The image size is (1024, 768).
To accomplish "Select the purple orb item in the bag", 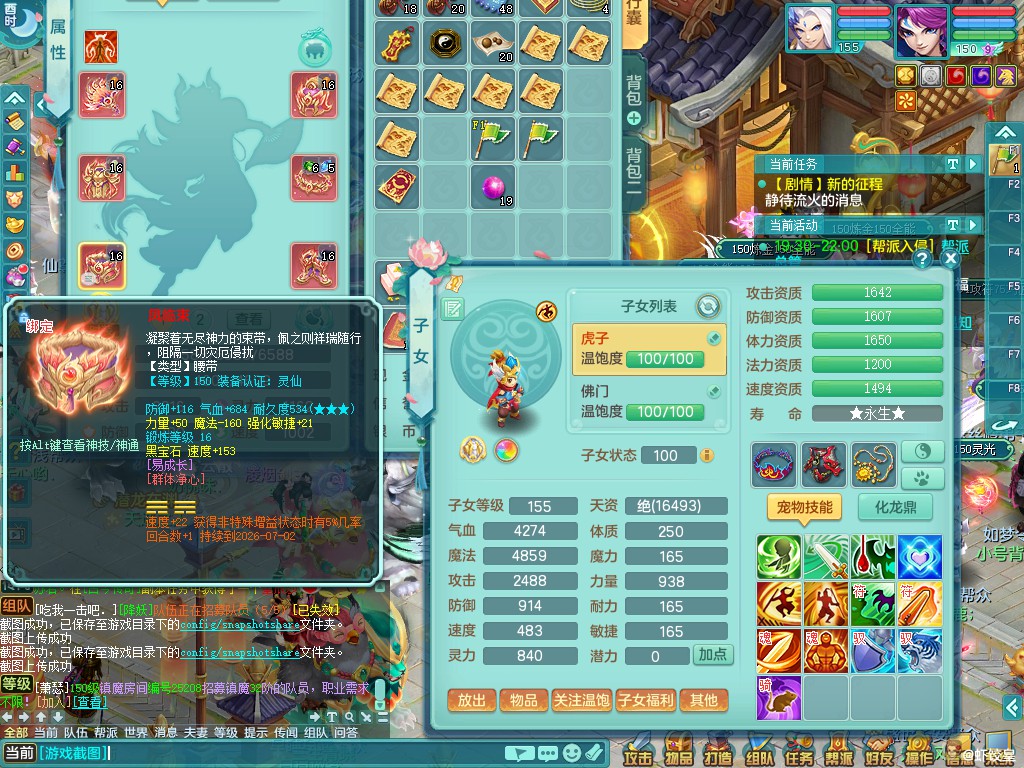I will tap(494, 187).
